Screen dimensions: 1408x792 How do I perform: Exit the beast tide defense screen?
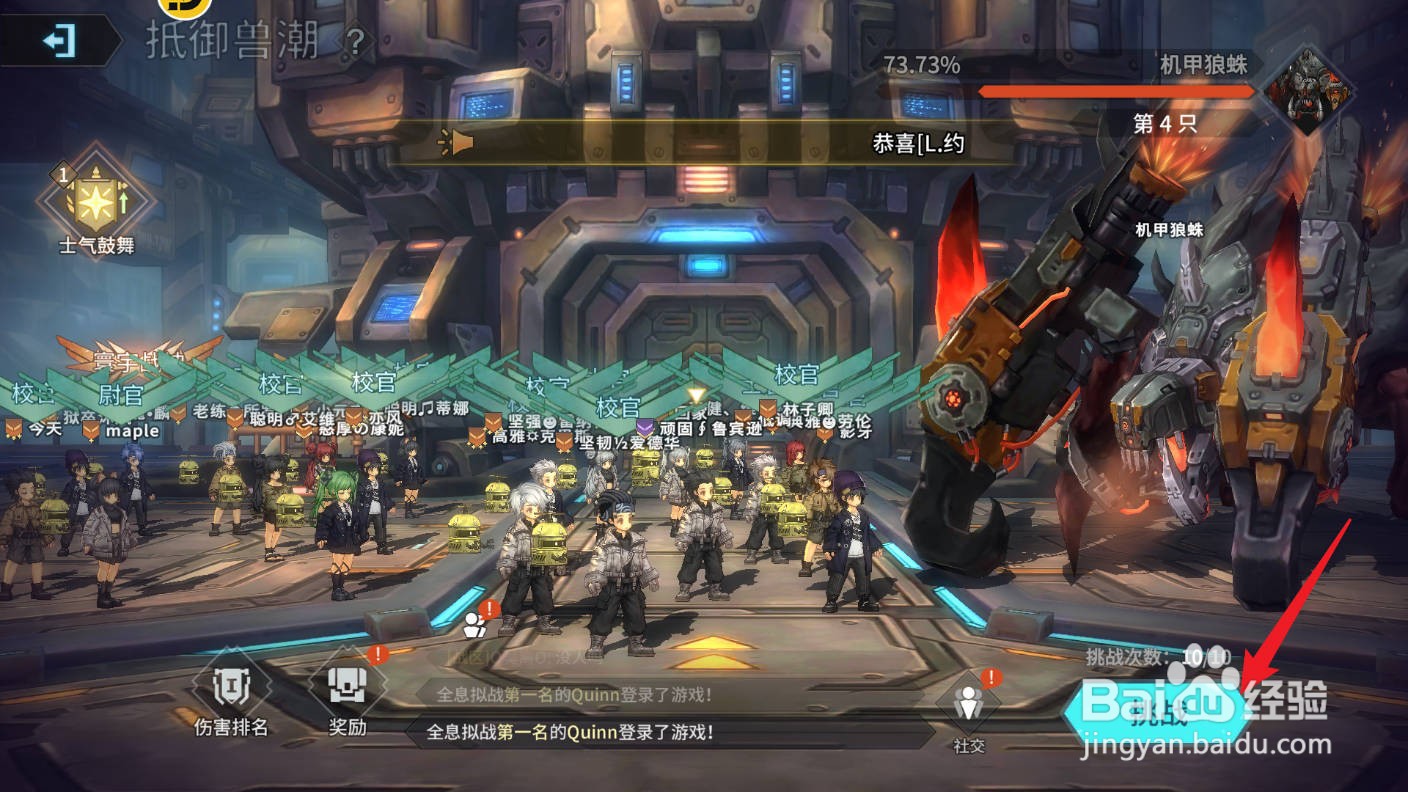[59, 41]
